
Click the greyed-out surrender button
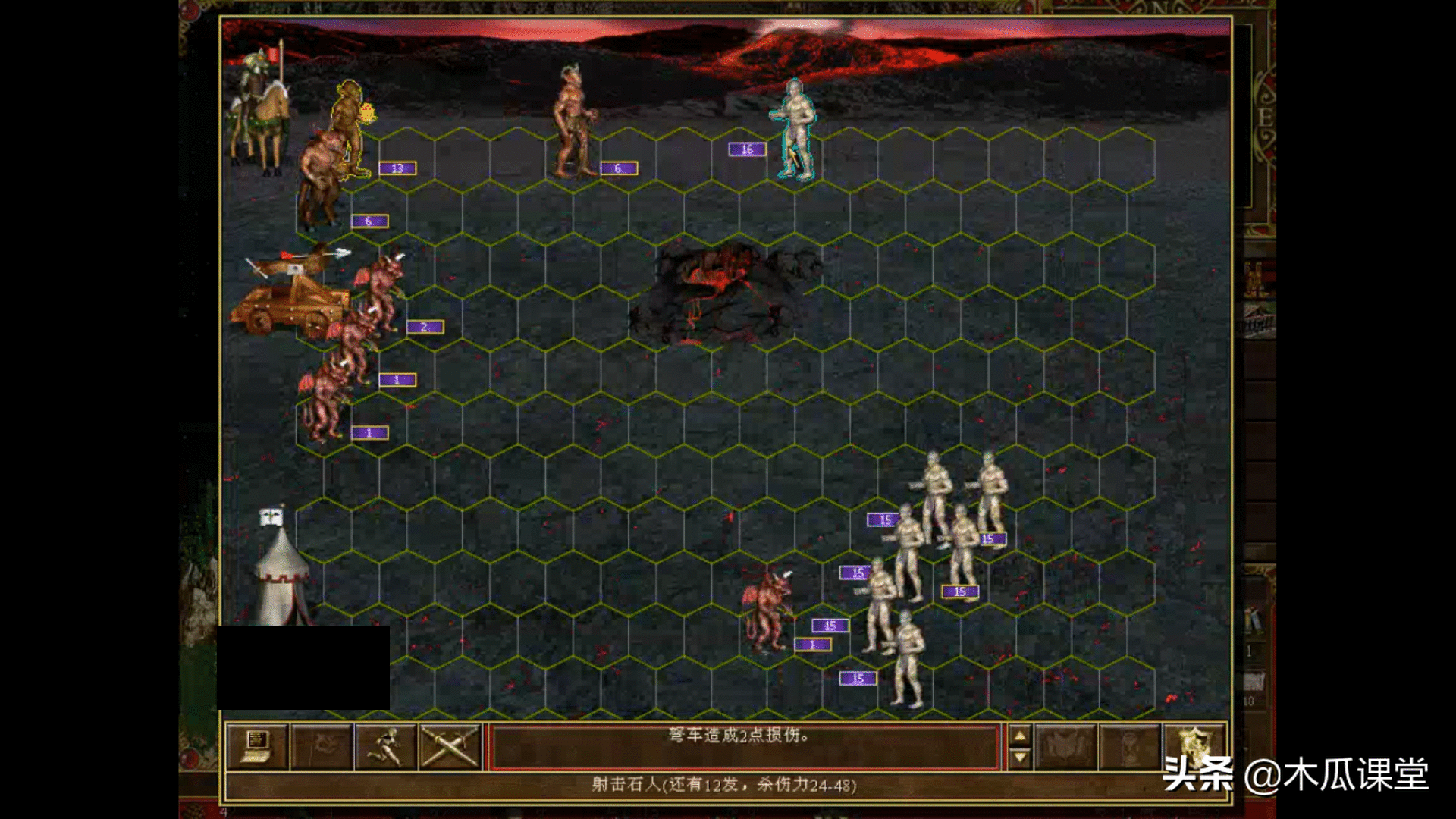[x=322, y=747]
